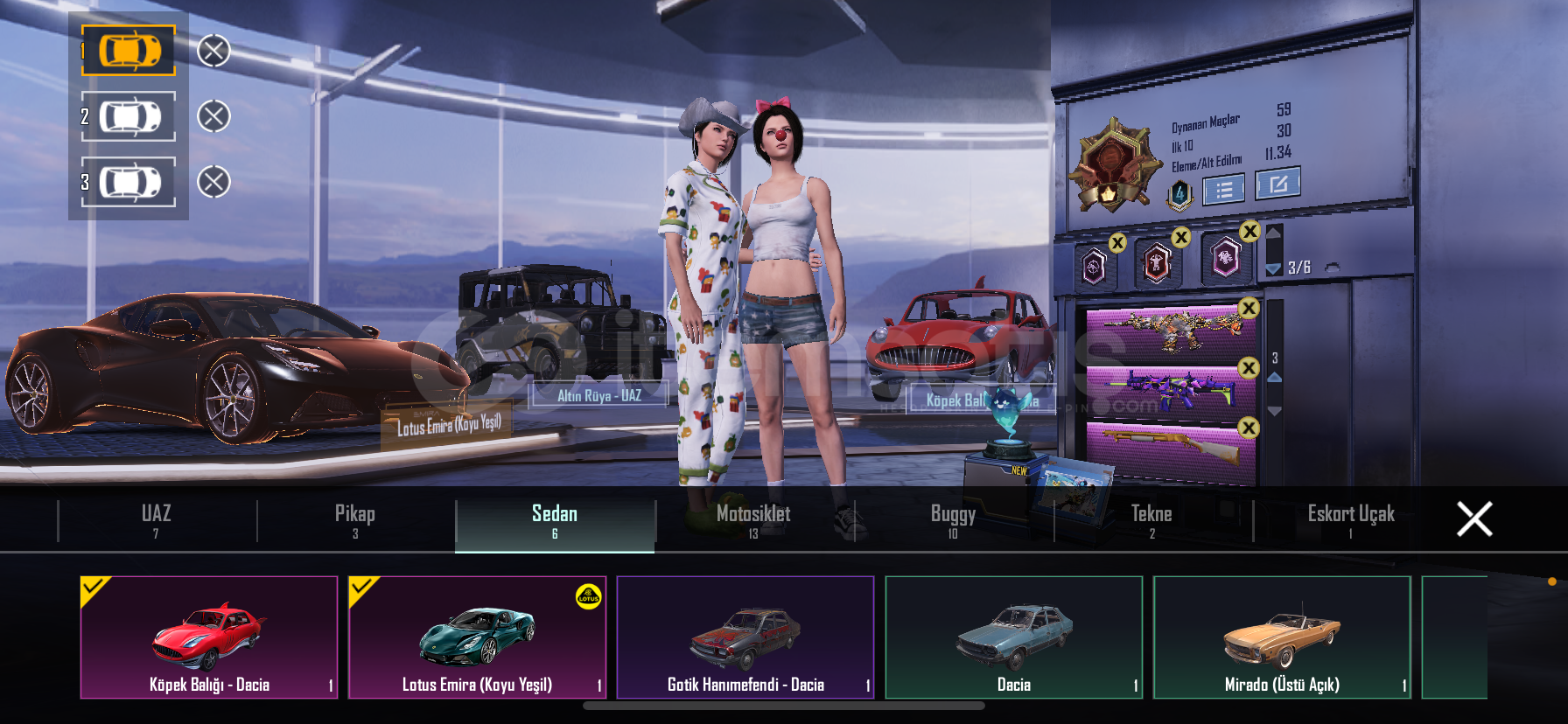Viewport: 1568px width, 724px height.
Task: Pick the Gotik Hanımefendi - Dacia skin
Action: pos(745,637)
